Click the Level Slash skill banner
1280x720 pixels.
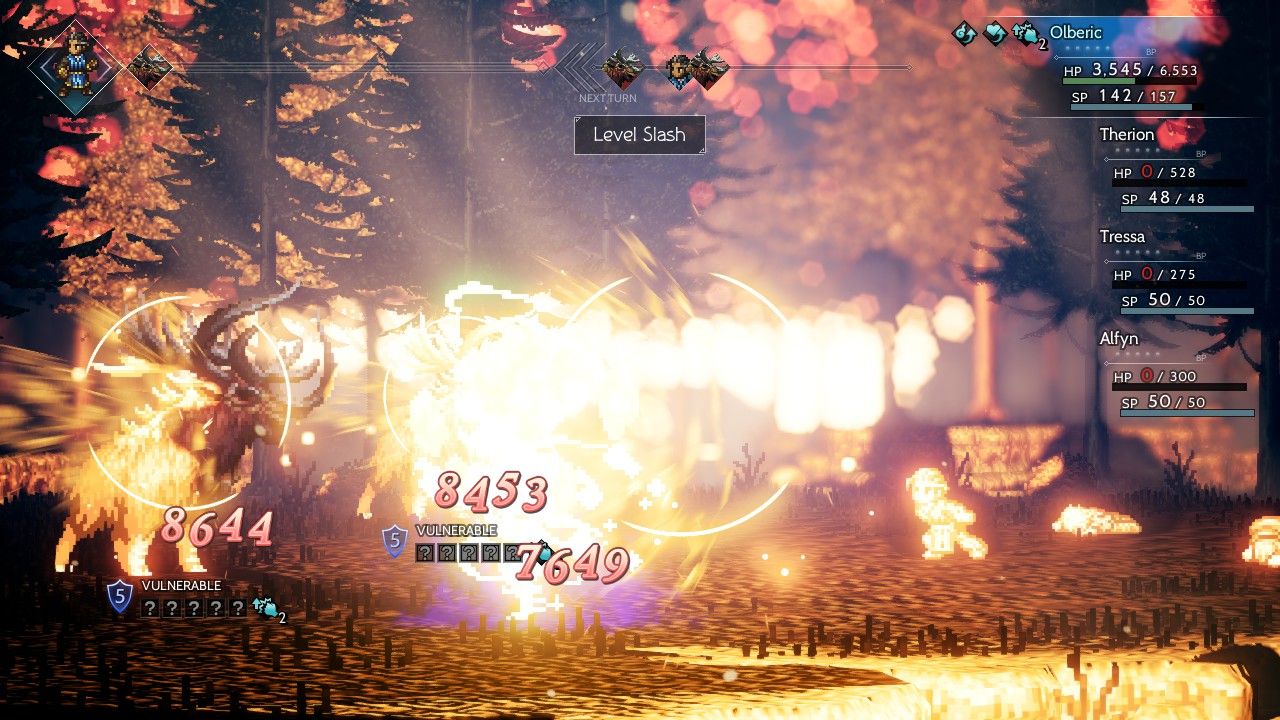click(x=639, y=135)
